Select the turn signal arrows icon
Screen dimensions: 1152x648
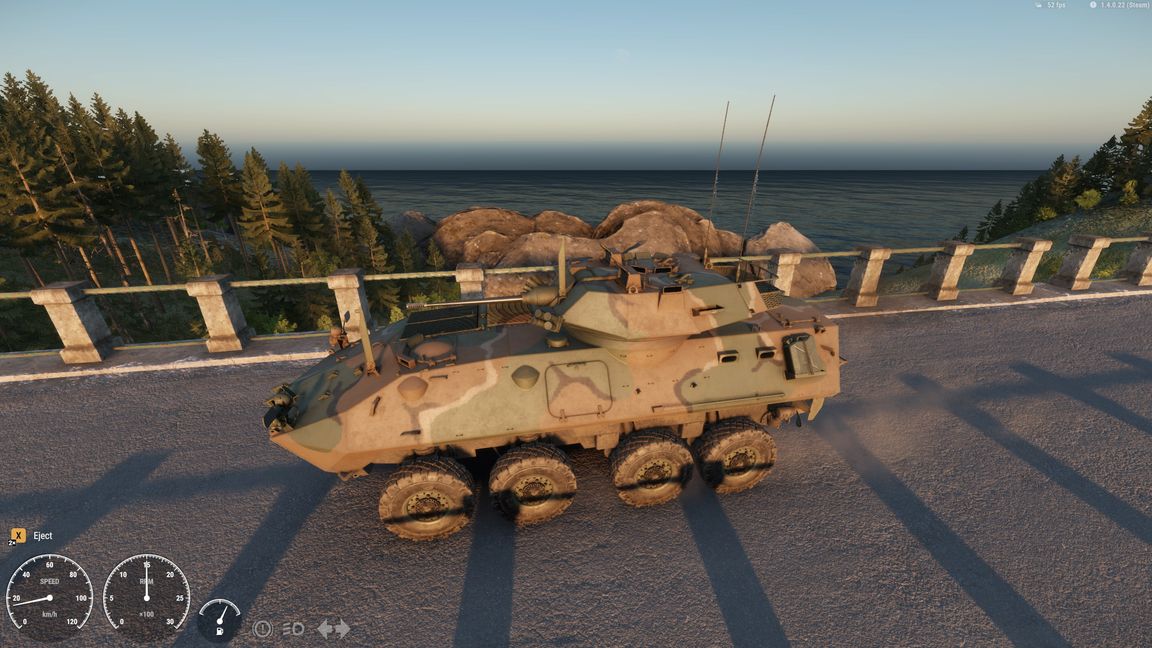click(x=333, y=629)
